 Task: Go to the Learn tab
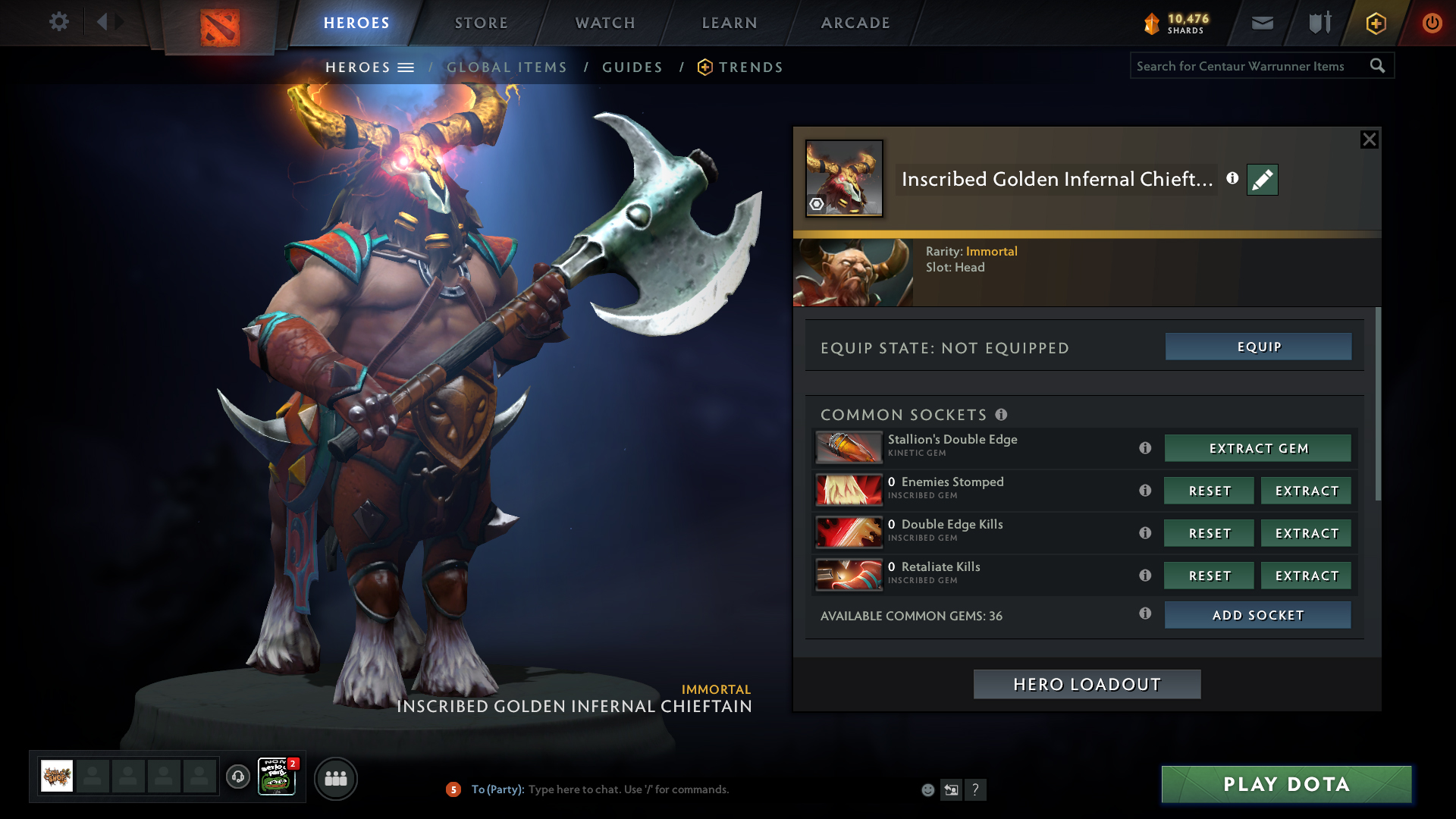coord(730,23)
